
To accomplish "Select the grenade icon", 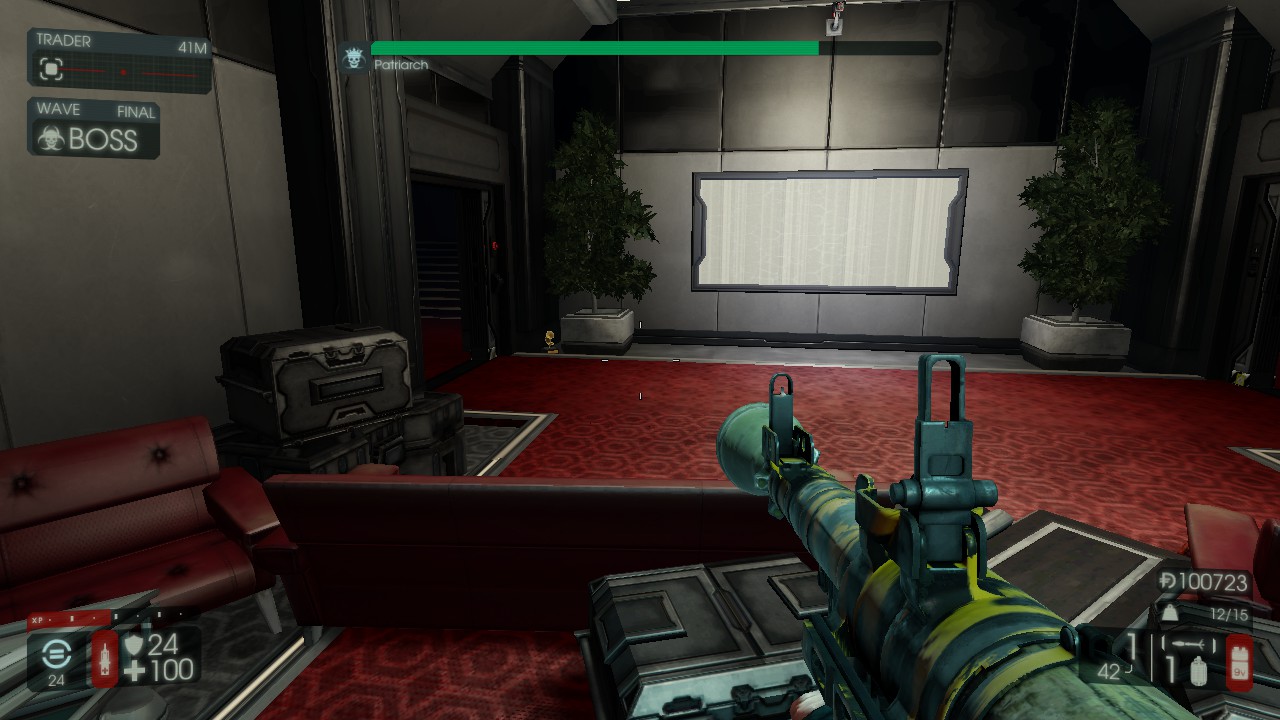I will (x=1199, y=671).
